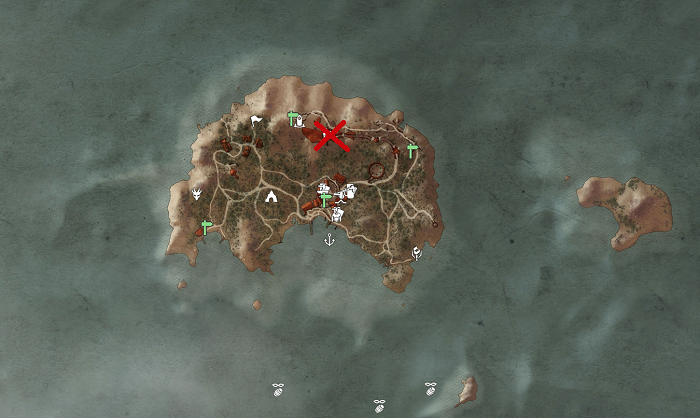Select the green signpost in the central village

click(325, 198)
